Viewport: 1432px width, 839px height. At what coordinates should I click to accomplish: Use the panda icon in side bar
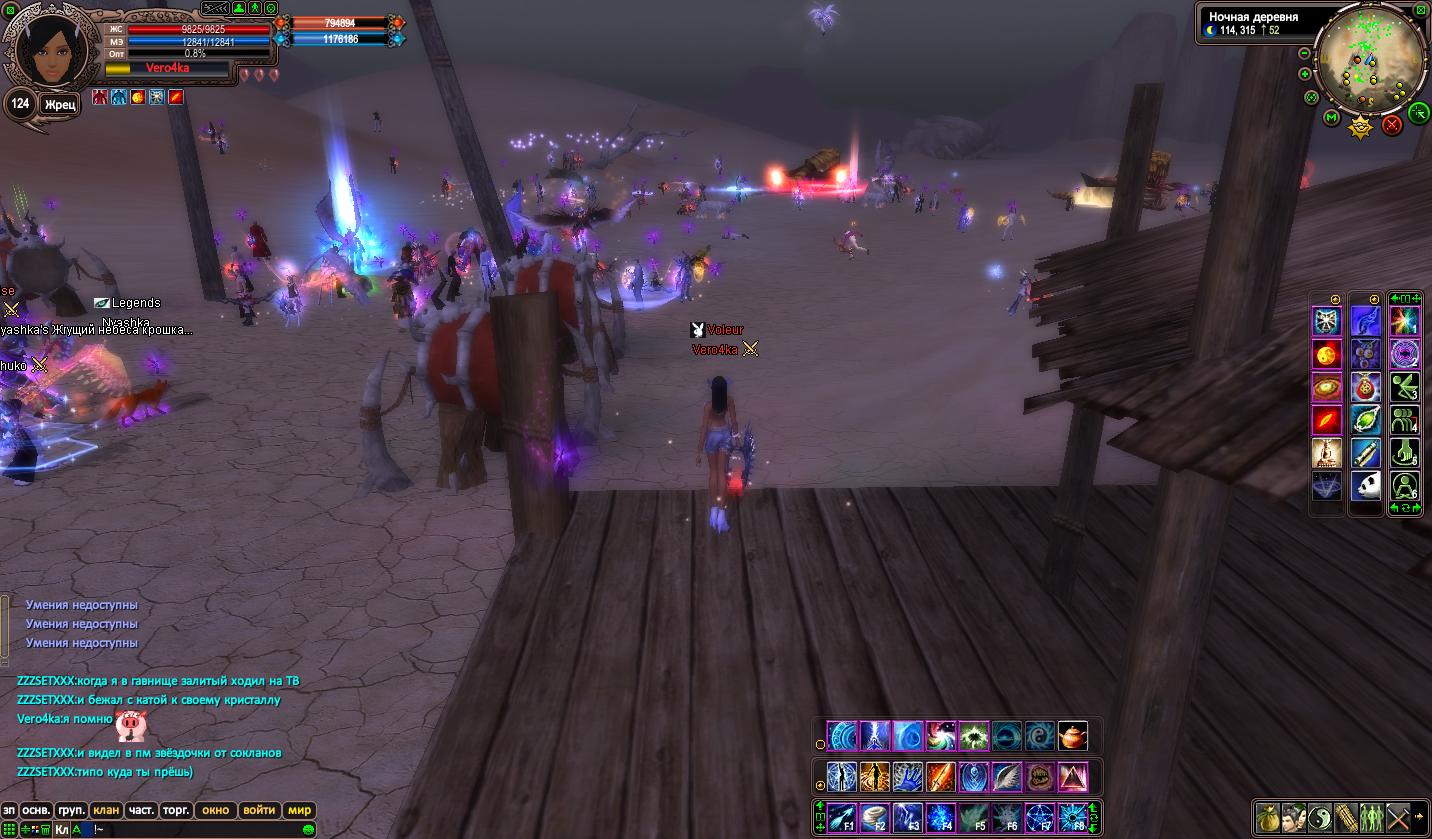point(1366,486)
